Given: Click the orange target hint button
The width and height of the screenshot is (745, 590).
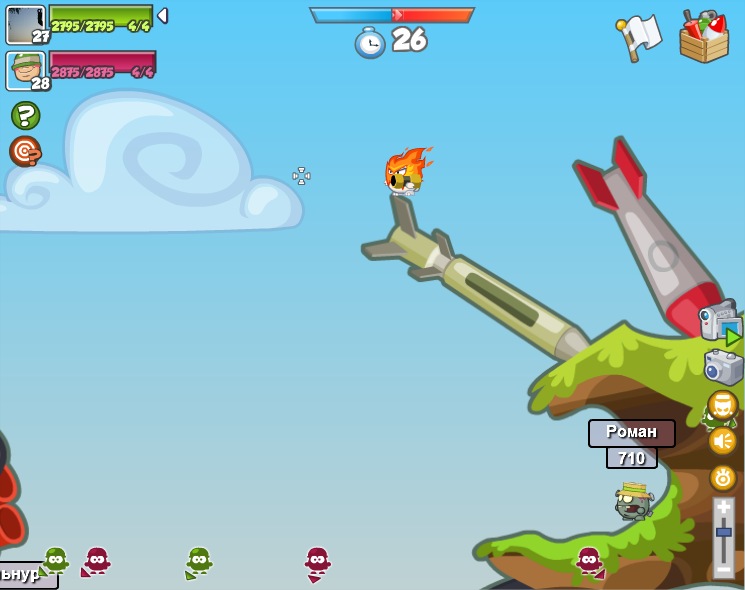Looking at the screenshot, I should click(25, 151).
